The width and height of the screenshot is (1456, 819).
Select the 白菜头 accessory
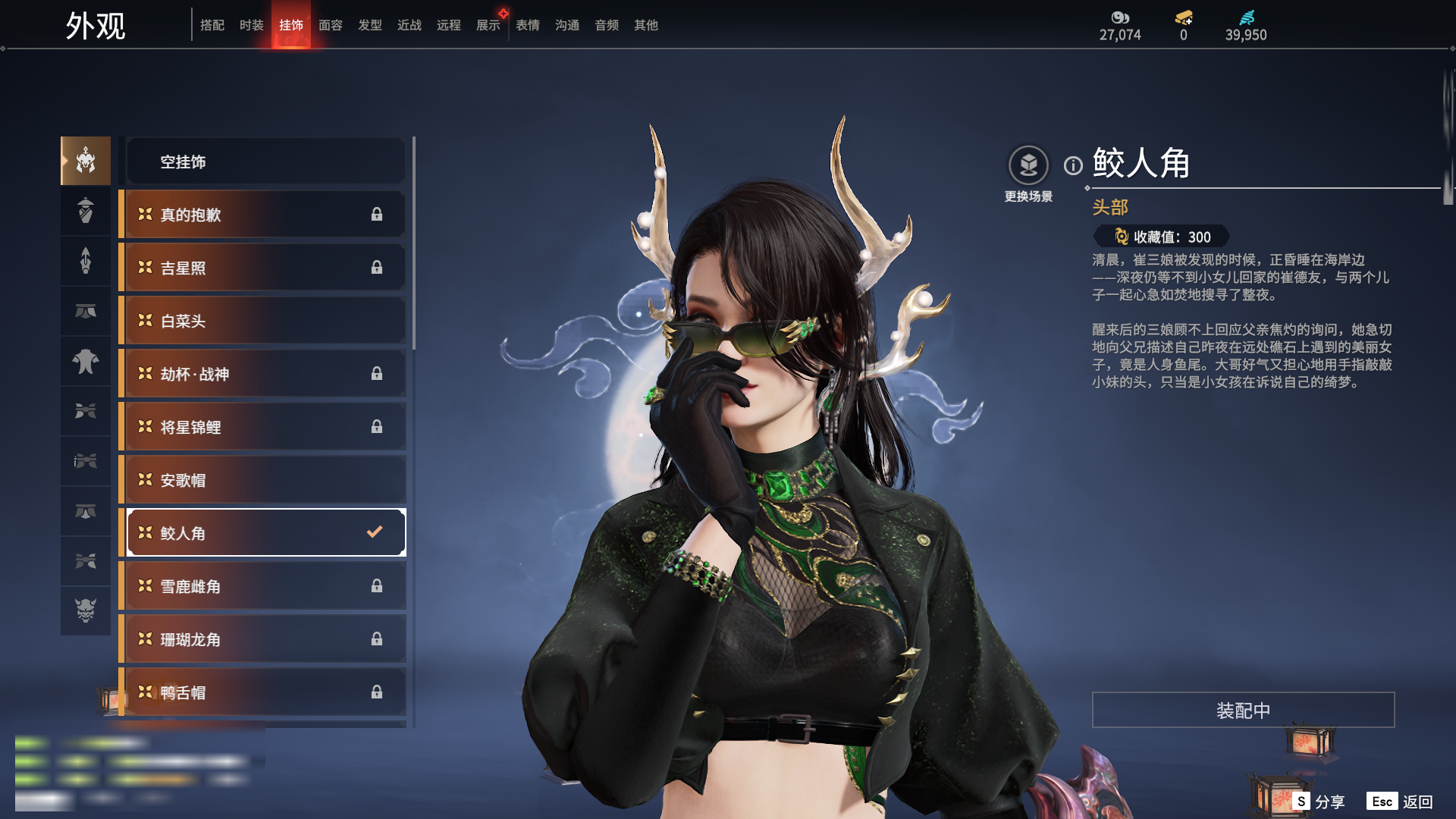265,321
